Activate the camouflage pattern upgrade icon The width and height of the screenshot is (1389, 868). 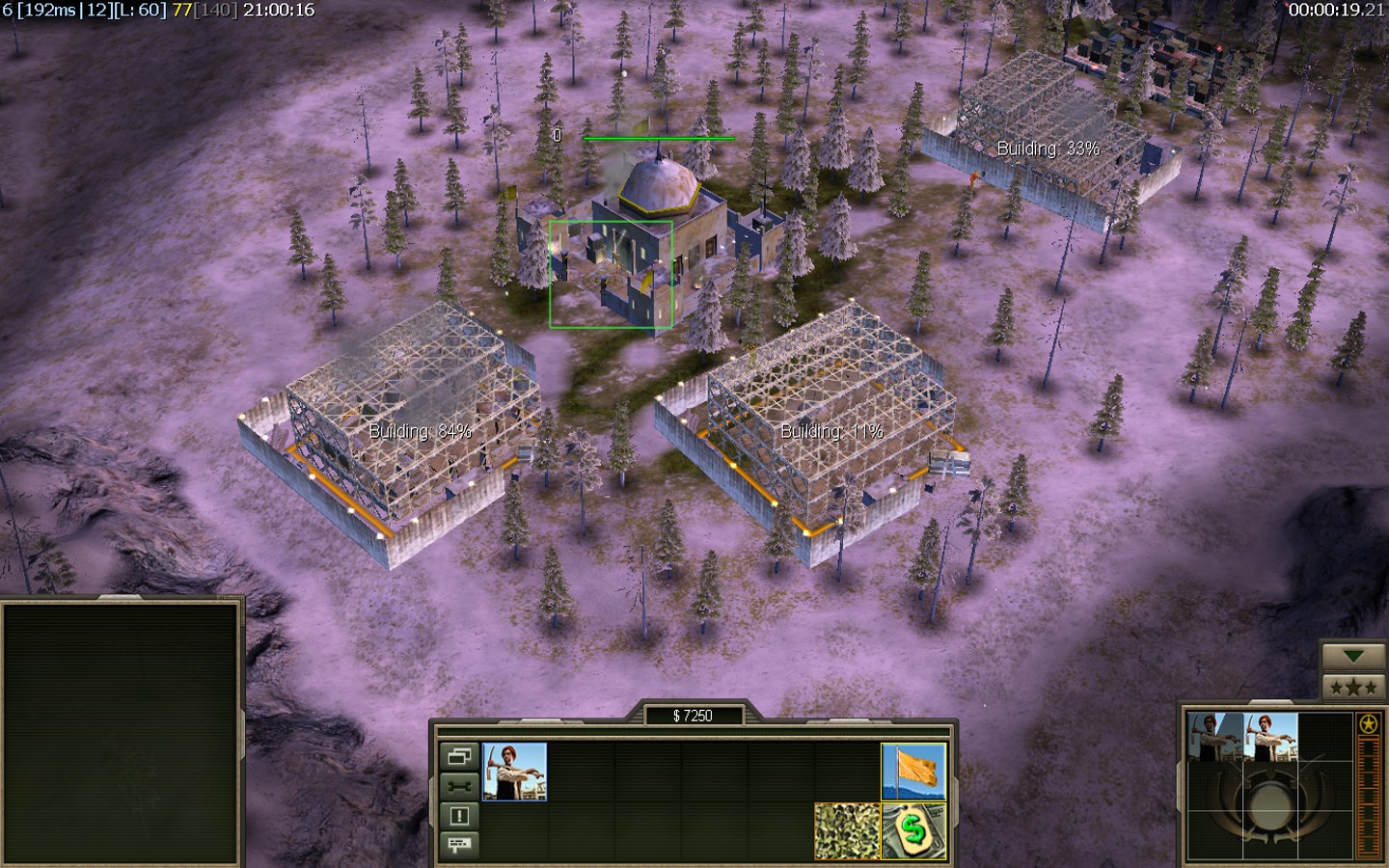(x=847, y=831)
